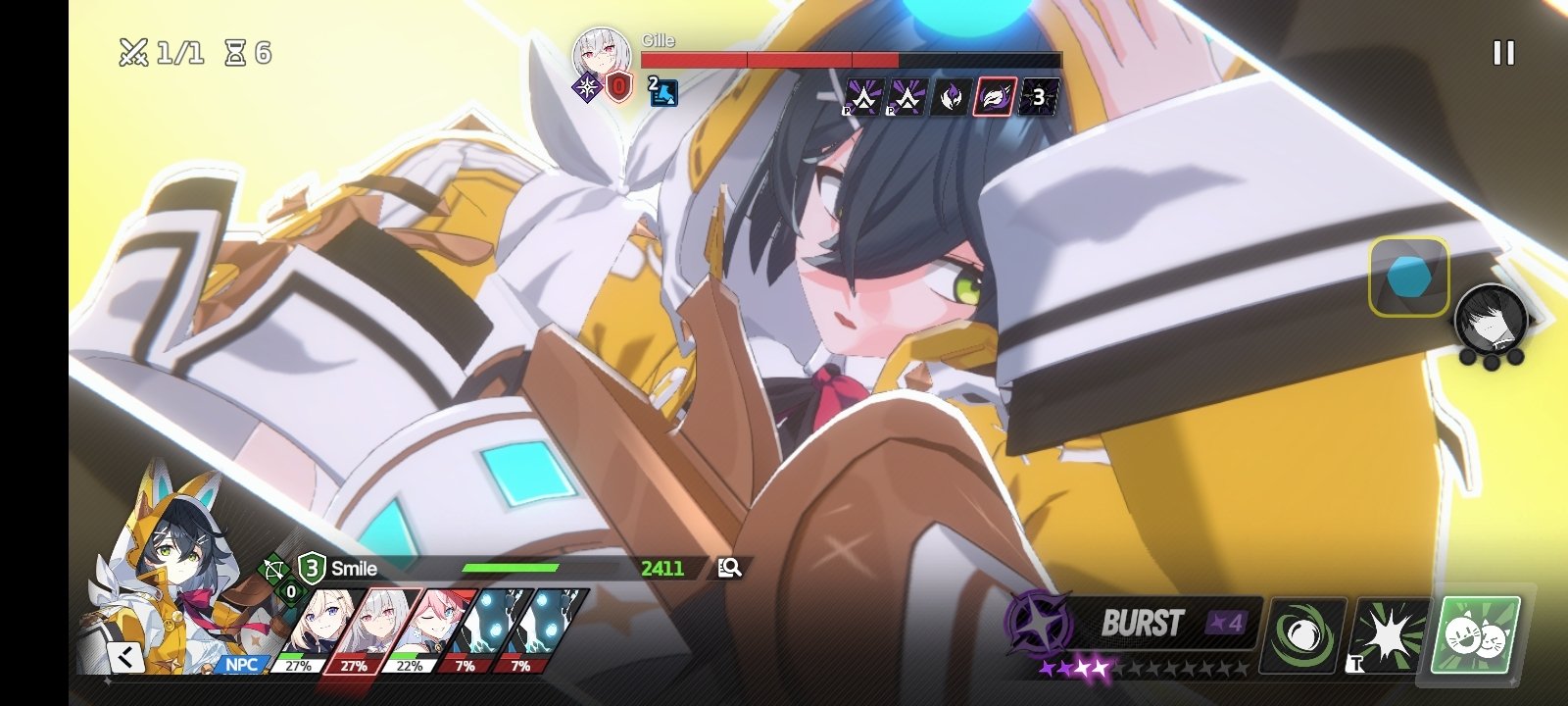1568x706 pixels.
Task: Pause the battle
Action: 1503,53
